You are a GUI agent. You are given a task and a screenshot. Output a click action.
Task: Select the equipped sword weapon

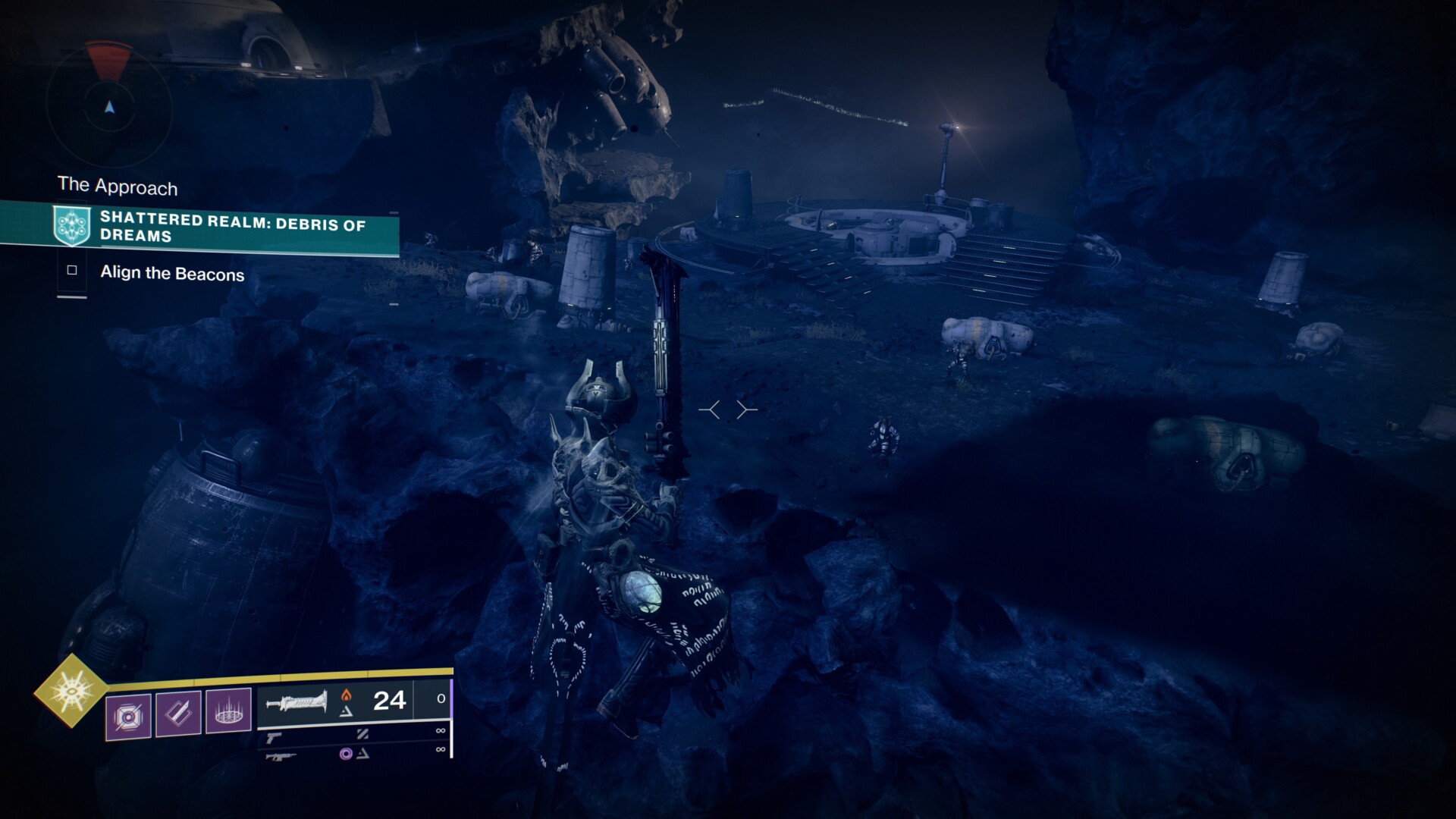pyautogui.click(x=297, y=701)
